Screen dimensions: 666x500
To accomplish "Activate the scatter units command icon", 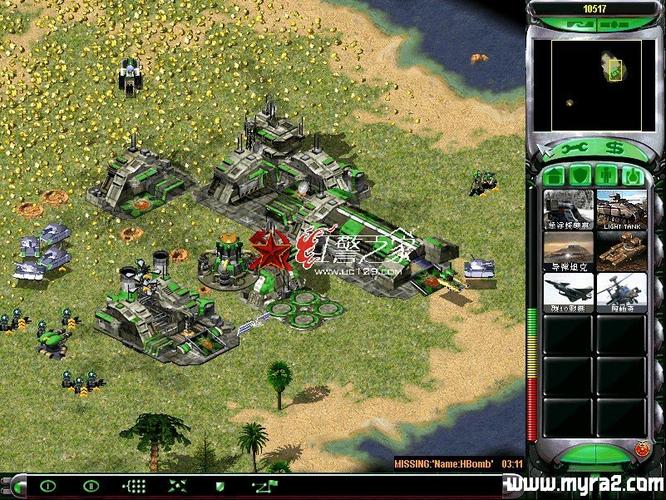I will click(176, 486).
